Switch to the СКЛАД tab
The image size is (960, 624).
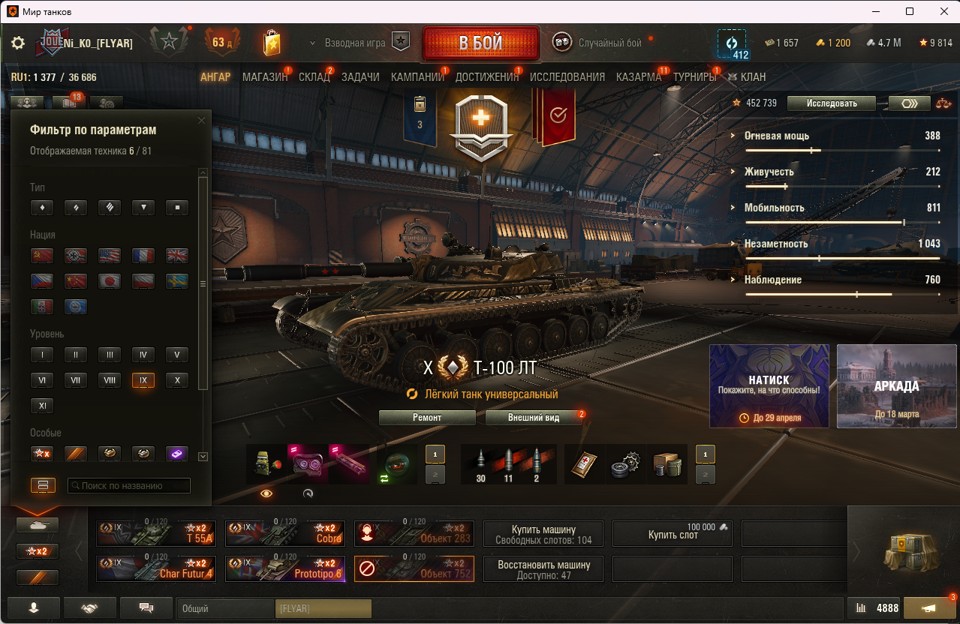(313, 77)
